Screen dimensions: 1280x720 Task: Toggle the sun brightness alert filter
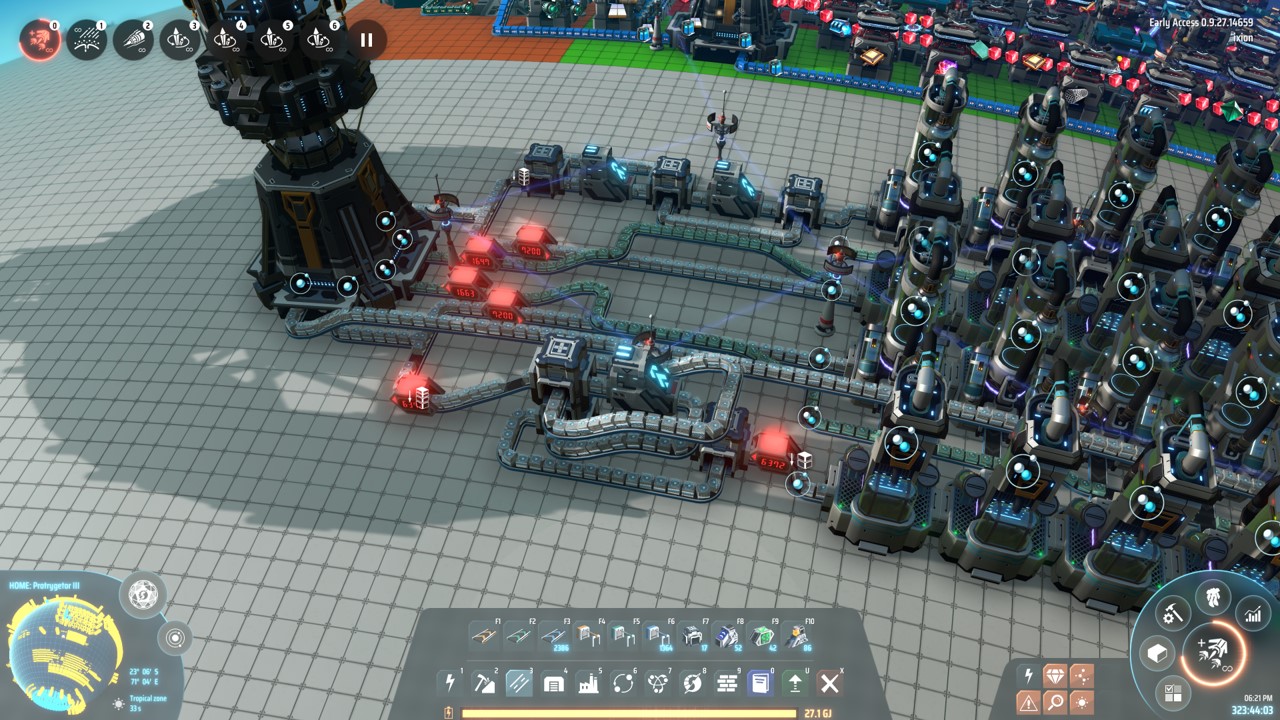click(x=1082, y=700)
